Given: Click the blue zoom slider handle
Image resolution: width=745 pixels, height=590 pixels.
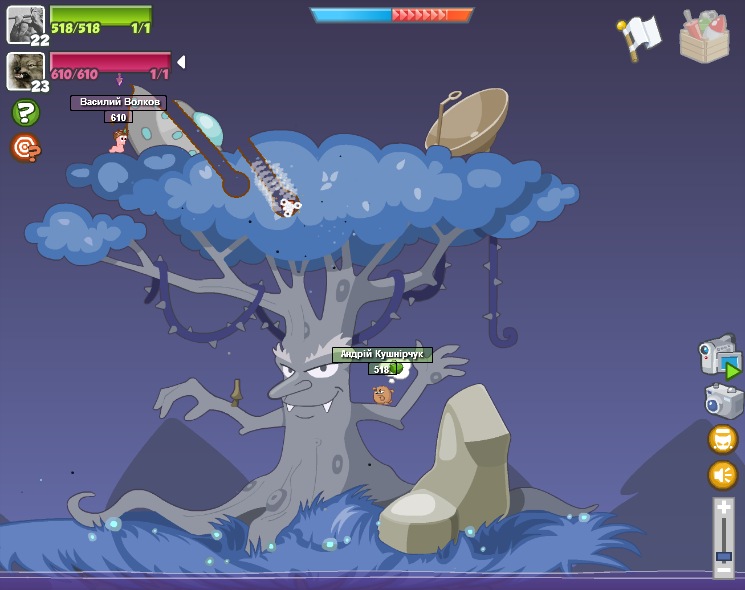Looking at the screenshot, I should tap(724, 555).
